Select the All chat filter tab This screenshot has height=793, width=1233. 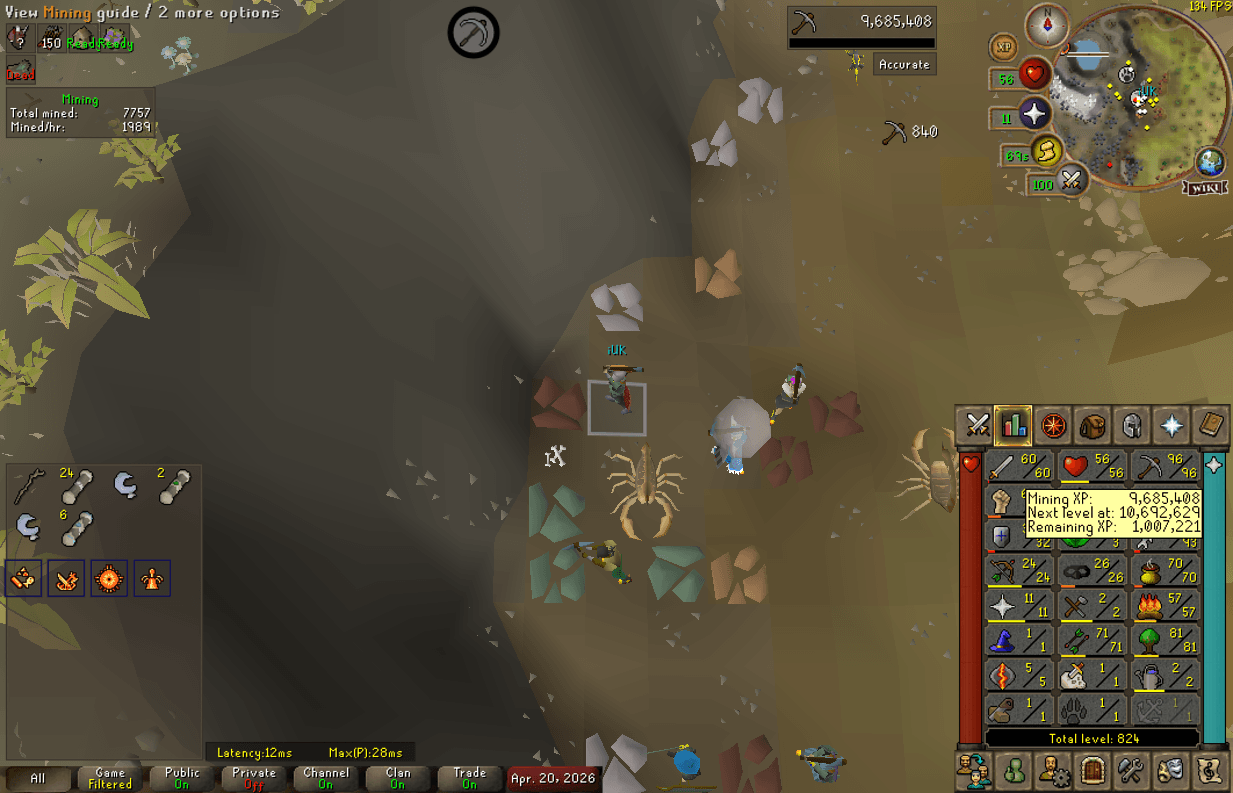(x=38, y=778)
